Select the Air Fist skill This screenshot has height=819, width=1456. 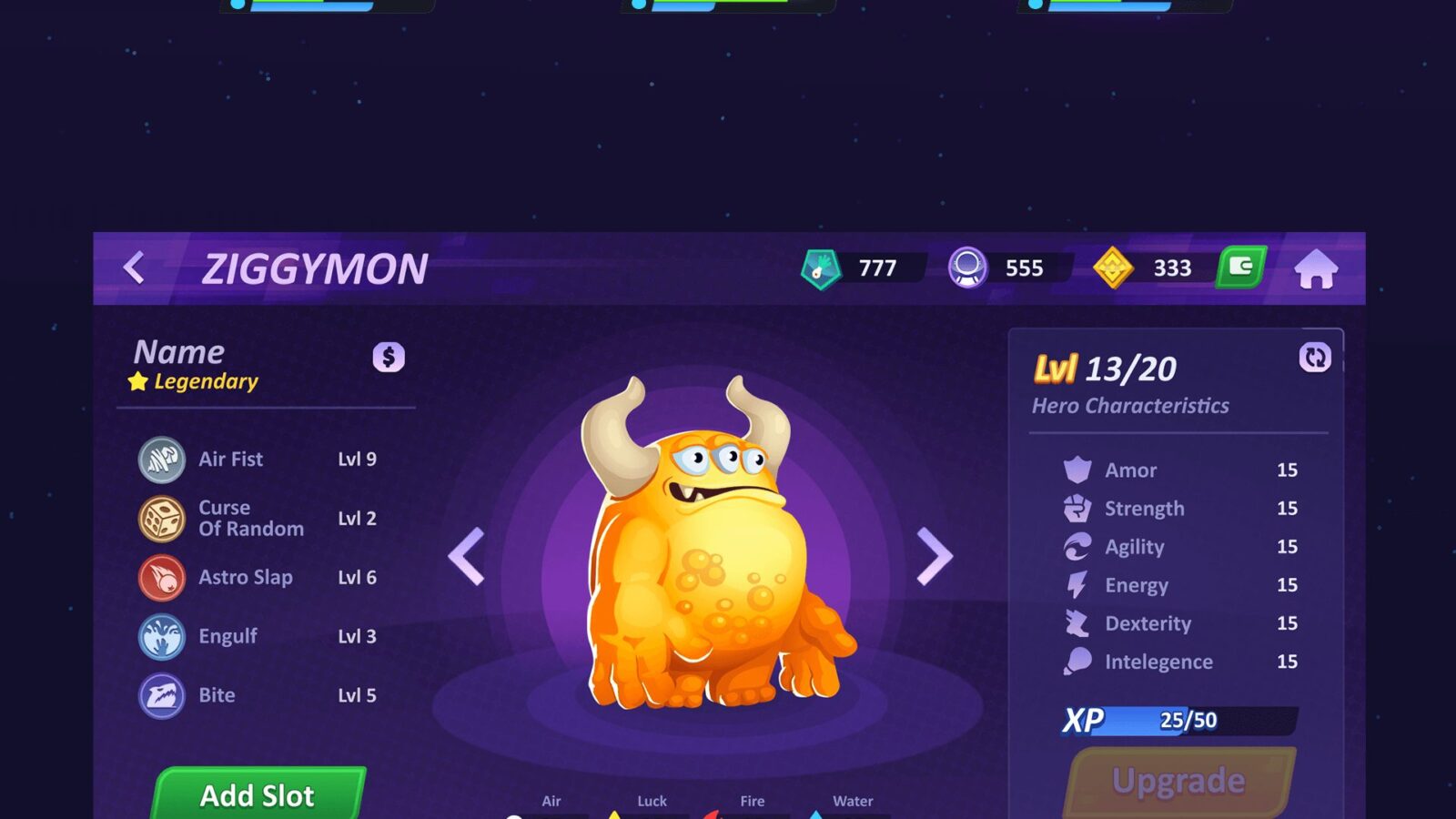click(231, 460)
